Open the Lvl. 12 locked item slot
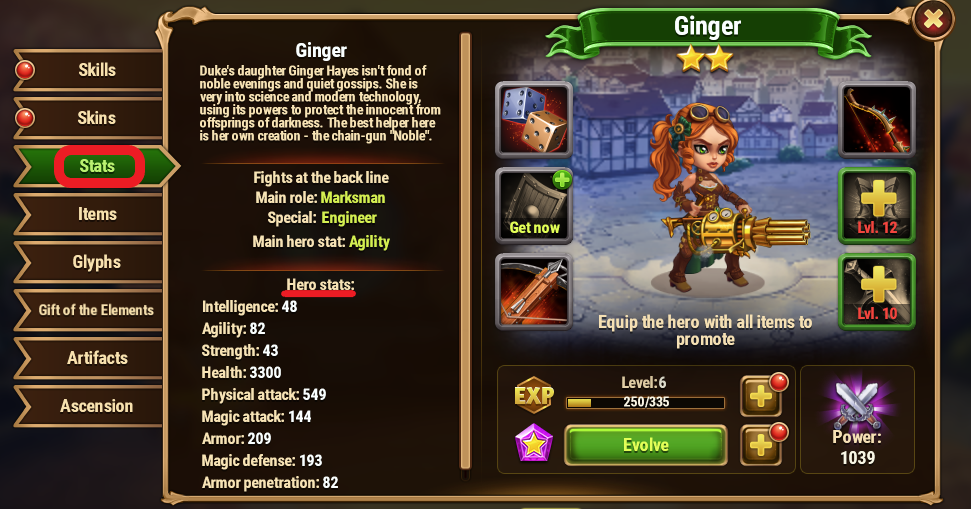 pos(876,206)
